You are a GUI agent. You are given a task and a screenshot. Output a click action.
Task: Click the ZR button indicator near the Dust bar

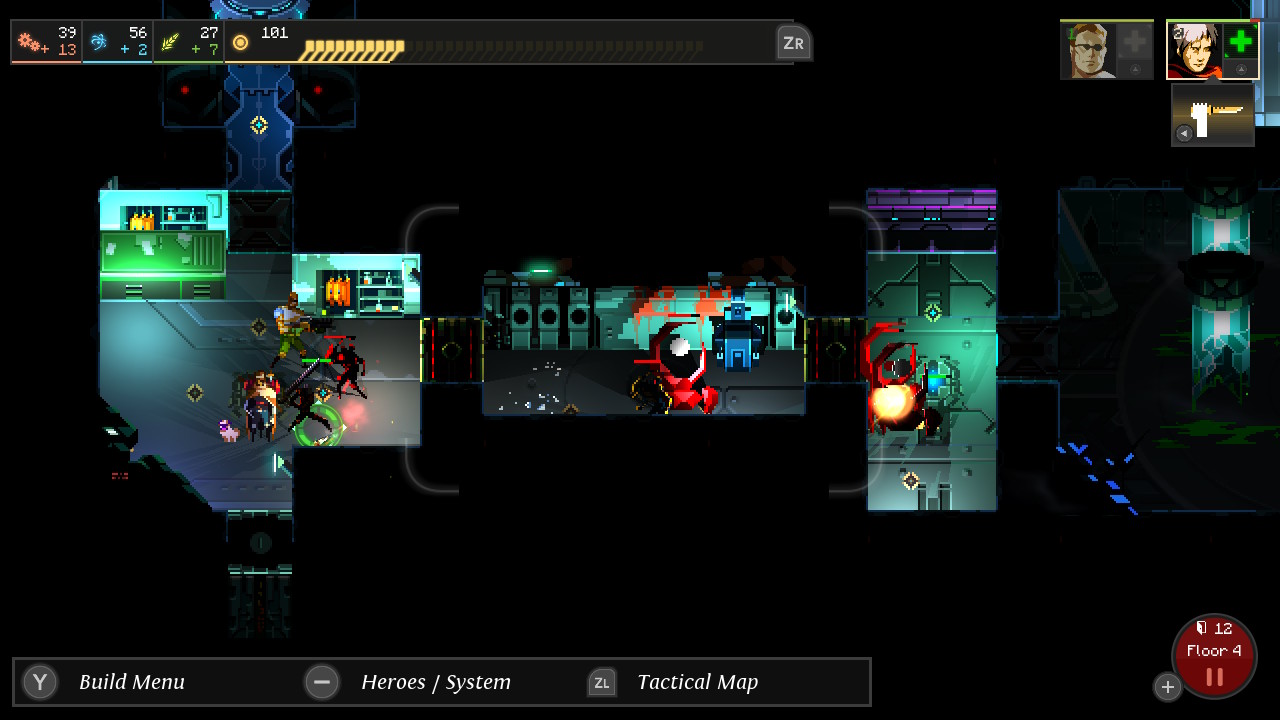[793, 42]
